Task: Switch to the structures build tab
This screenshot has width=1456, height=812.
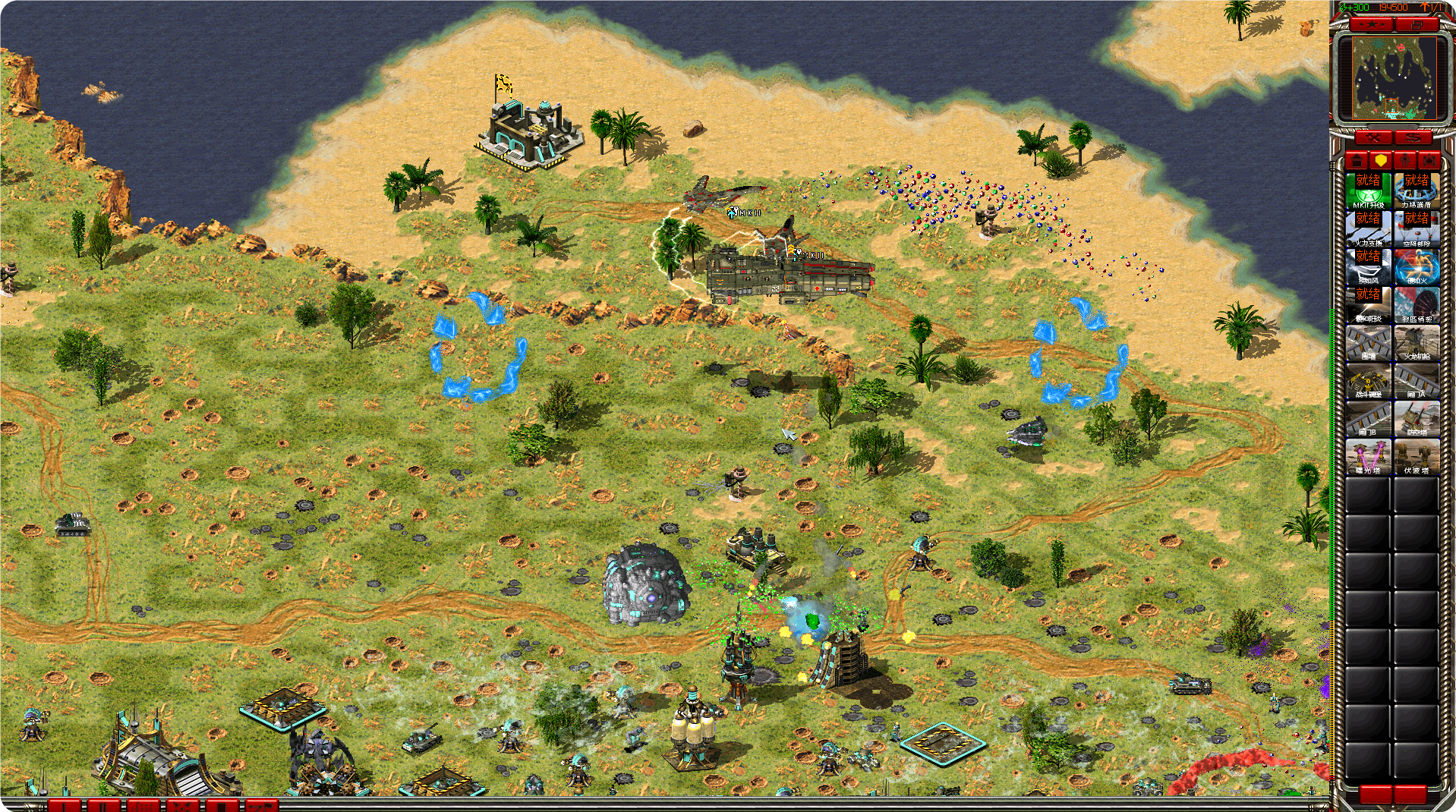Action: (1357, 160)
